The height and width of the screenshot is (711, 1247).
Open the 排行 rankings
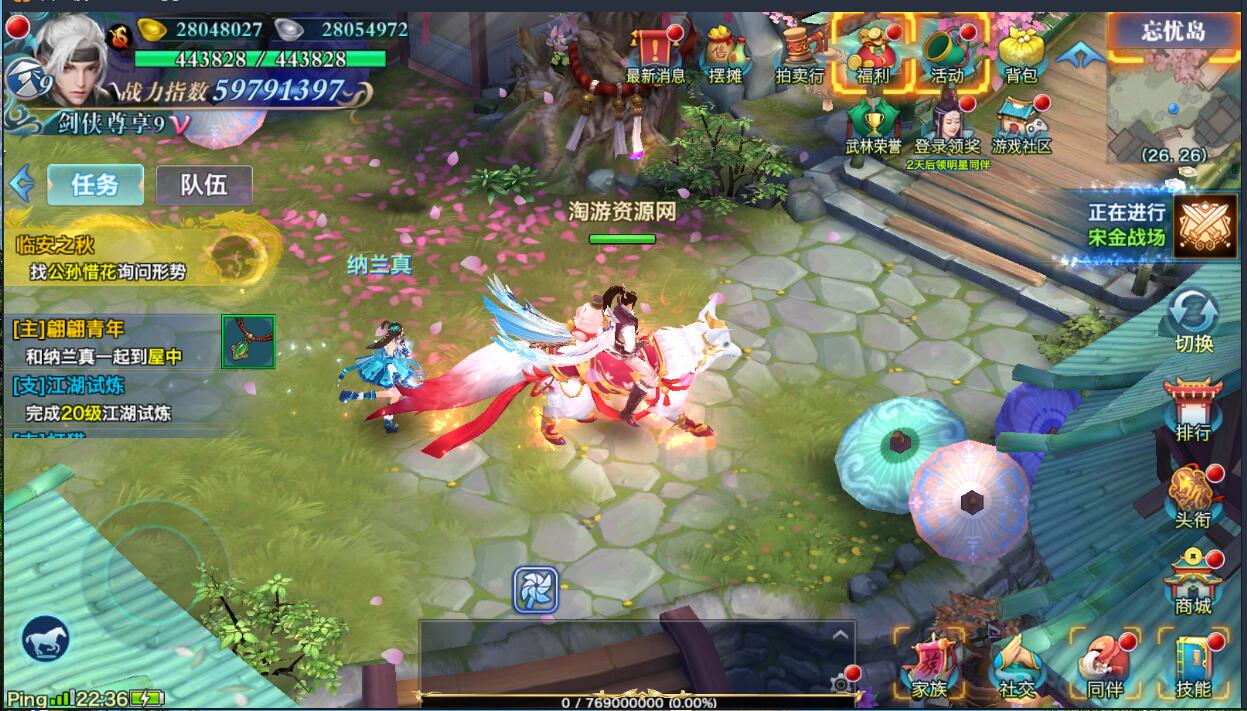pyautogui.click(x=1193, y=408)
